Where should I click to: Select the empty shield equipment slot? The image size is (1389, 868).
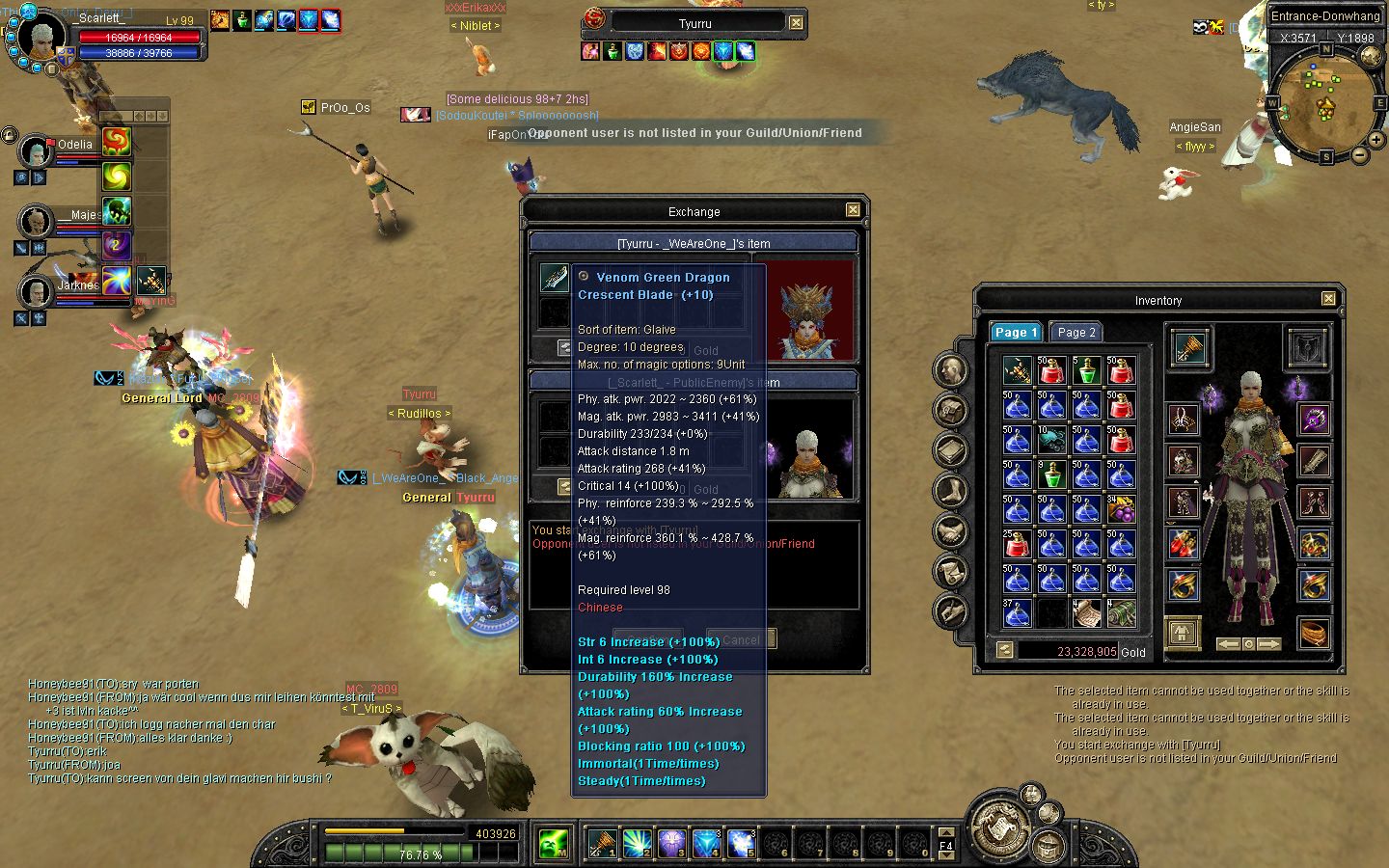click(1306, 347)
